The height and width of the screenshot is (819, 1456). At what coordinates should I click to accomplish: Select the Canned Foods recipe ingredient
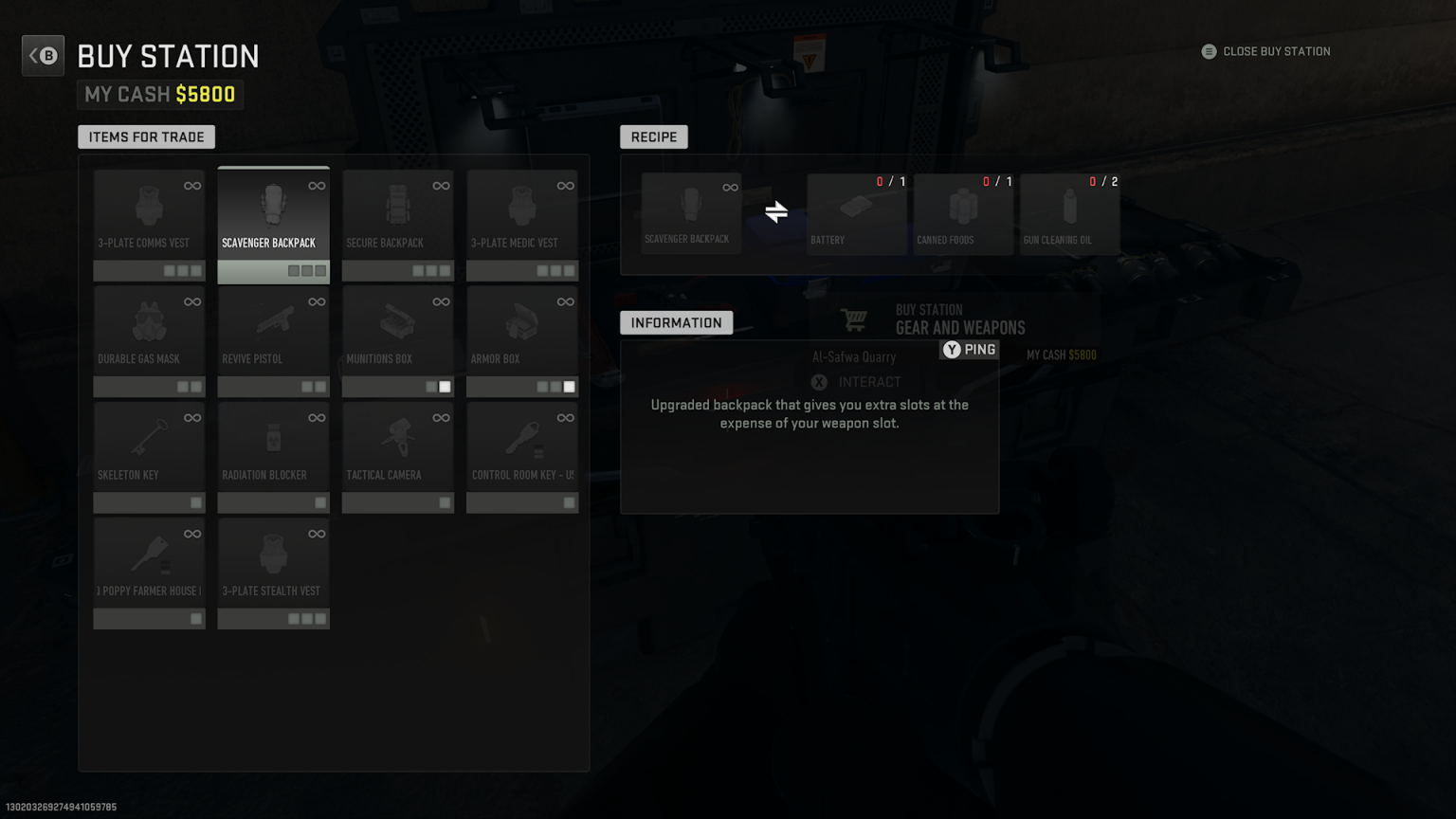(962, 212)
